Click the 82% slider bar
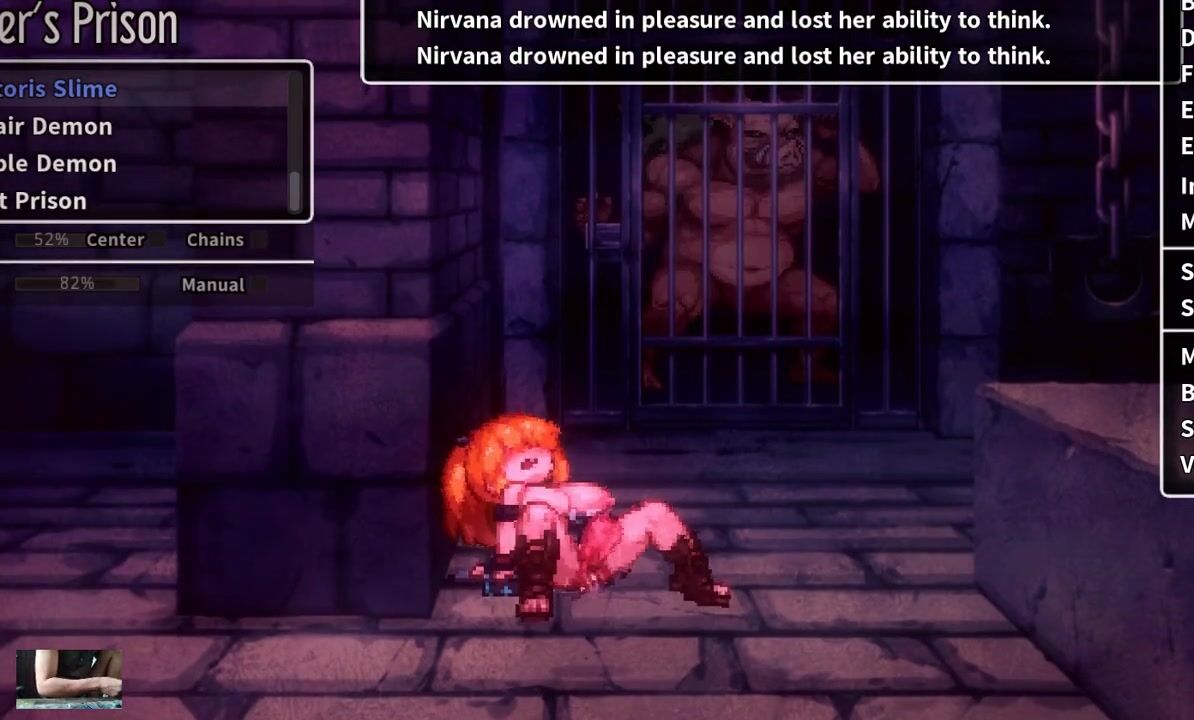This screenshot has height=720, width=1194. (76, 284)
